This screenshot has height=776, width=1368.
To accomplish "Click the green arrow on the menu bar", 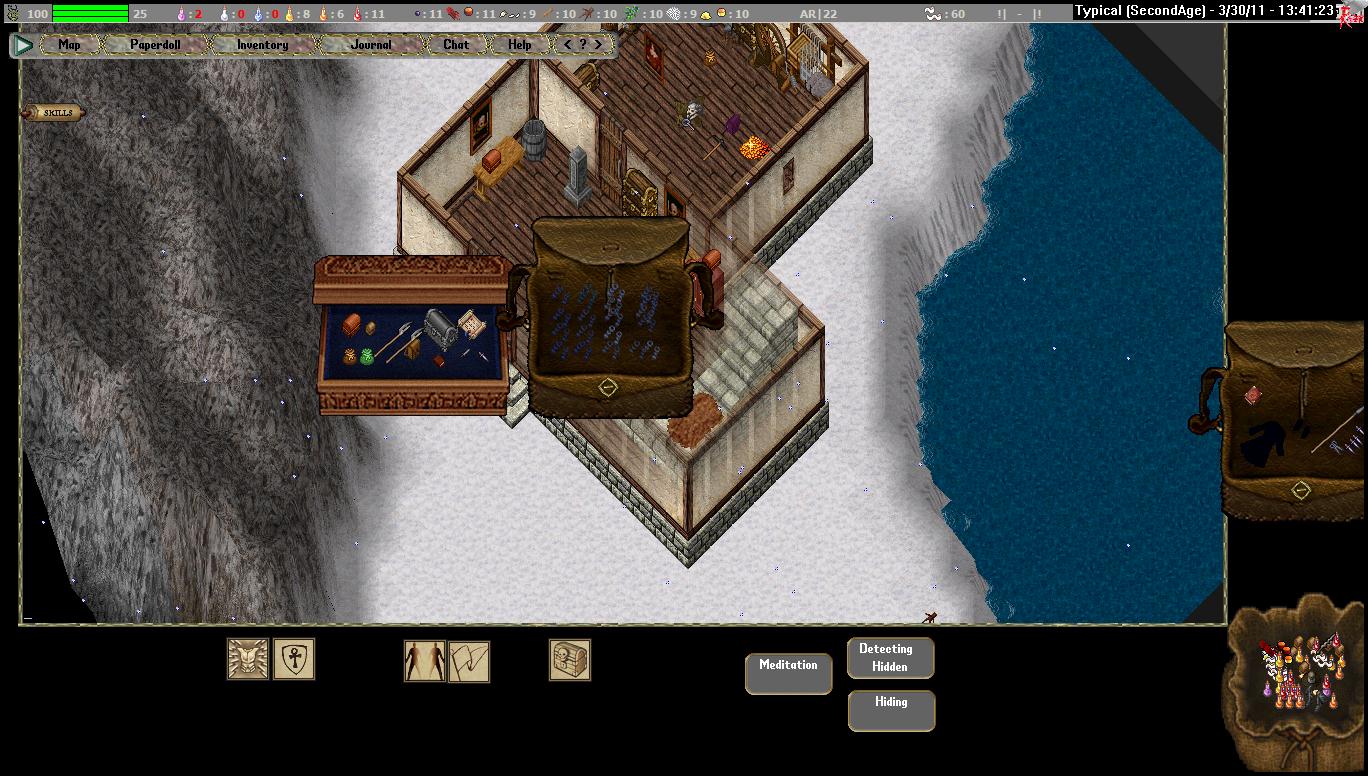I will pyautogui.click(x=23, y=45).
